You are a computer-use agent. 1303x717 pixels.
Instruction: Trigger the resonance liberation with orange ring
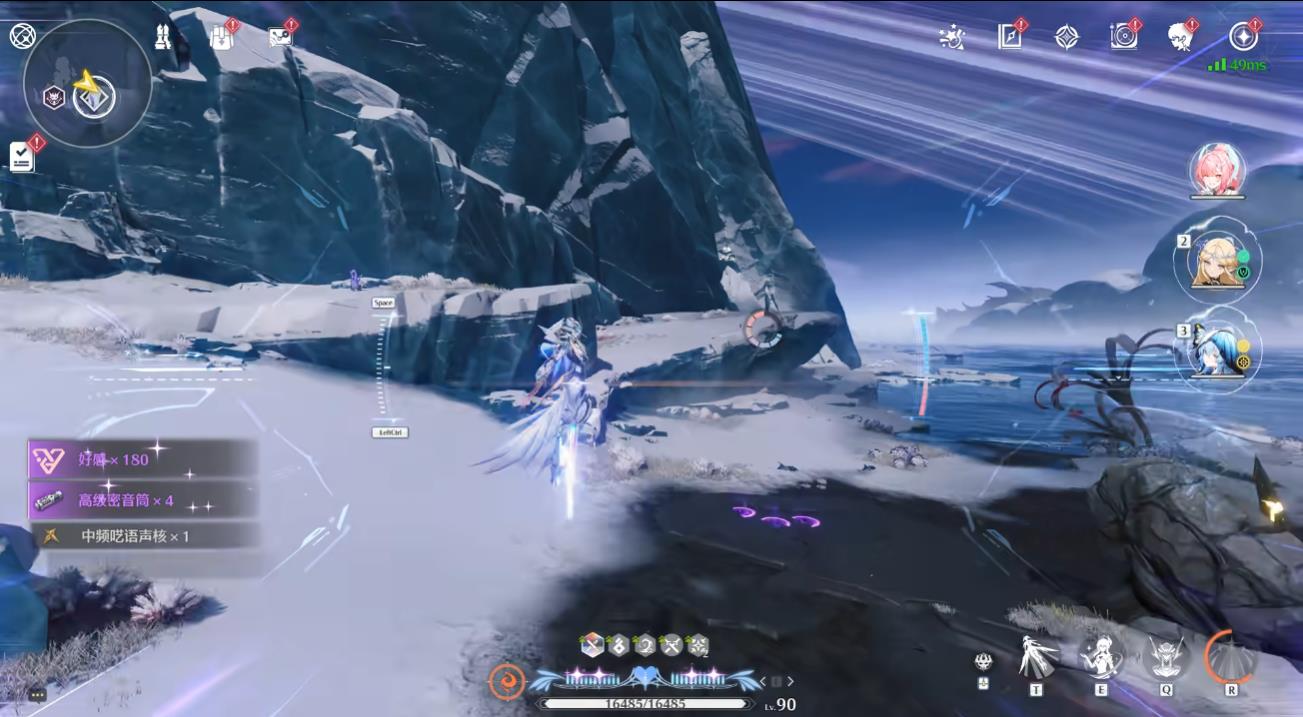tap(1230, 657)
